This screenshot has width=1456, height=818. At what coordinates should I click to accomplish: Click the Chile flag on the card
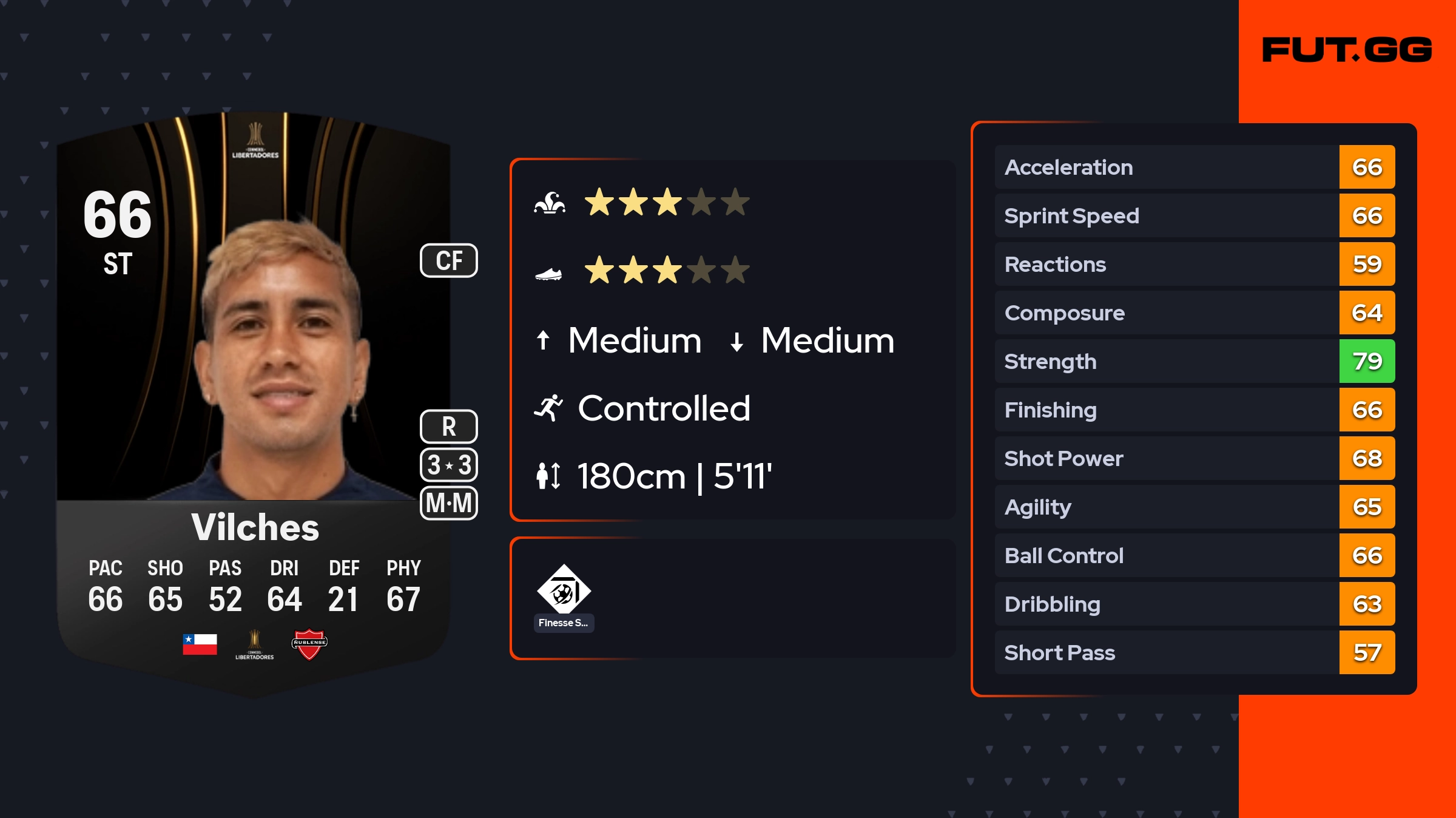[x=200, y=644]
